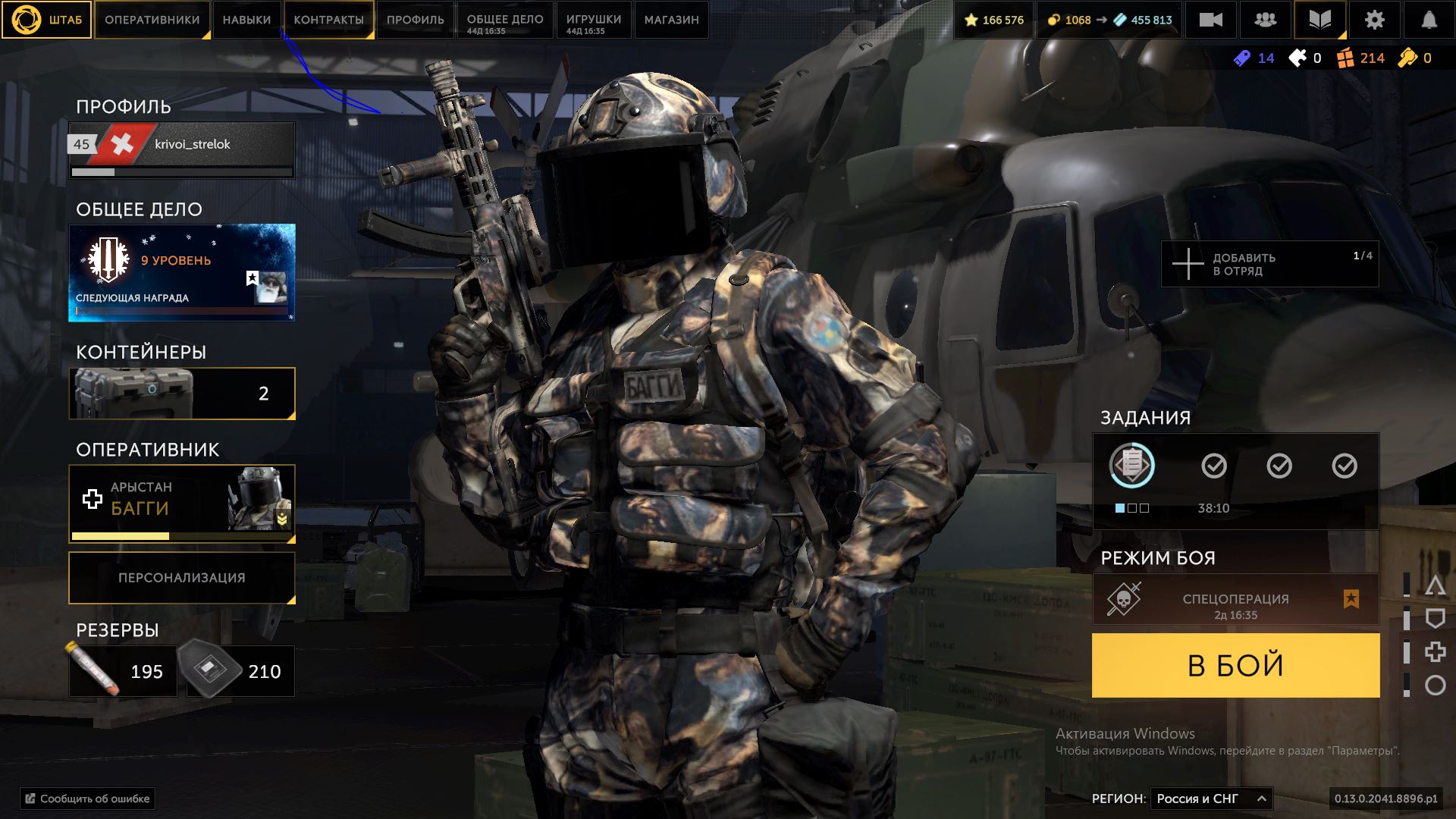1456x819 pixels.
Task: Click the video camera icon
Action: [1210, 20]
